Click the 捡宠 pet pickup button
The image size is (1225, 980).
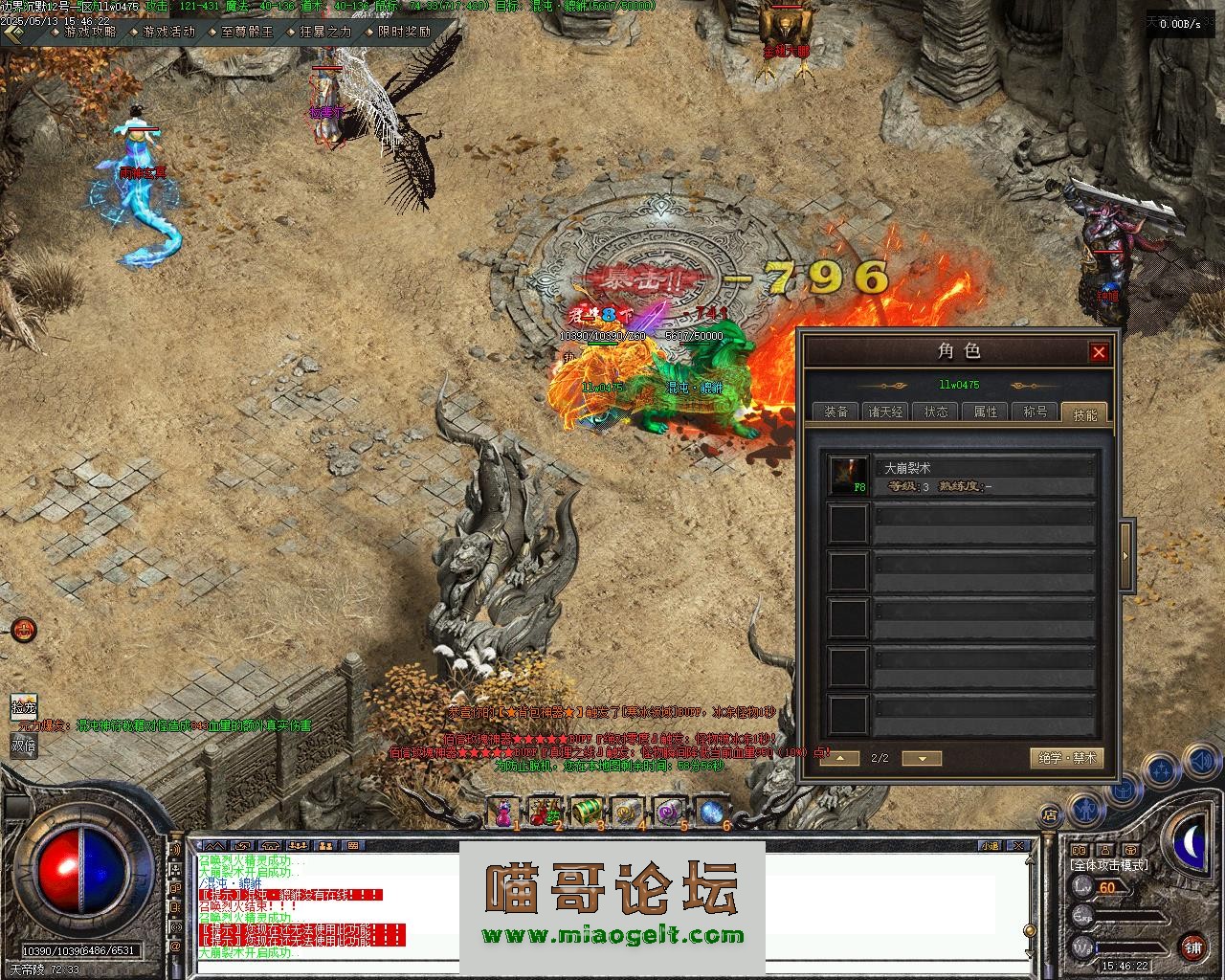point(24,708)
